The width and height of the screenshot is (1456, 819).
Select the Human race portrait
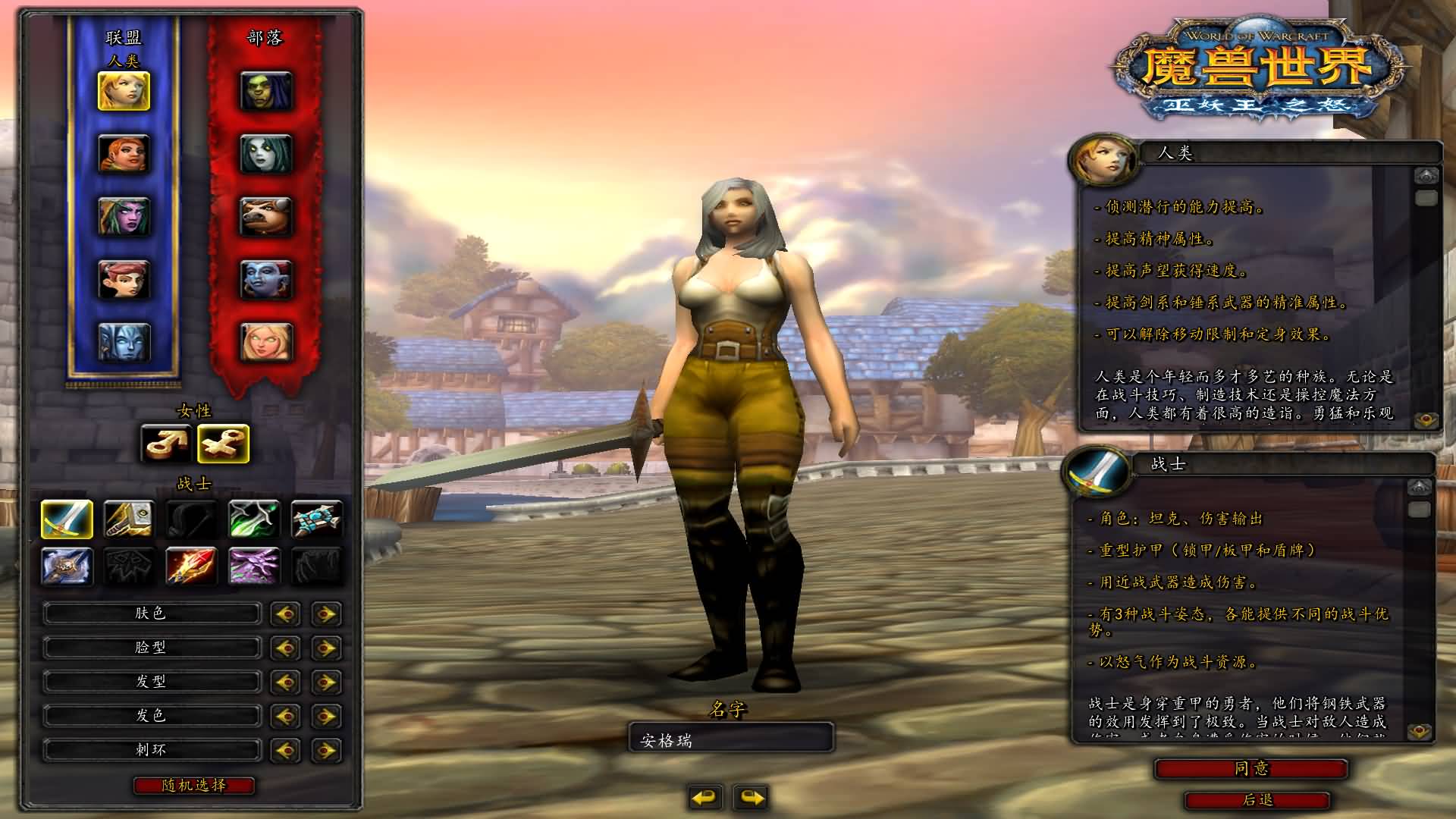(x=124, y=91)
